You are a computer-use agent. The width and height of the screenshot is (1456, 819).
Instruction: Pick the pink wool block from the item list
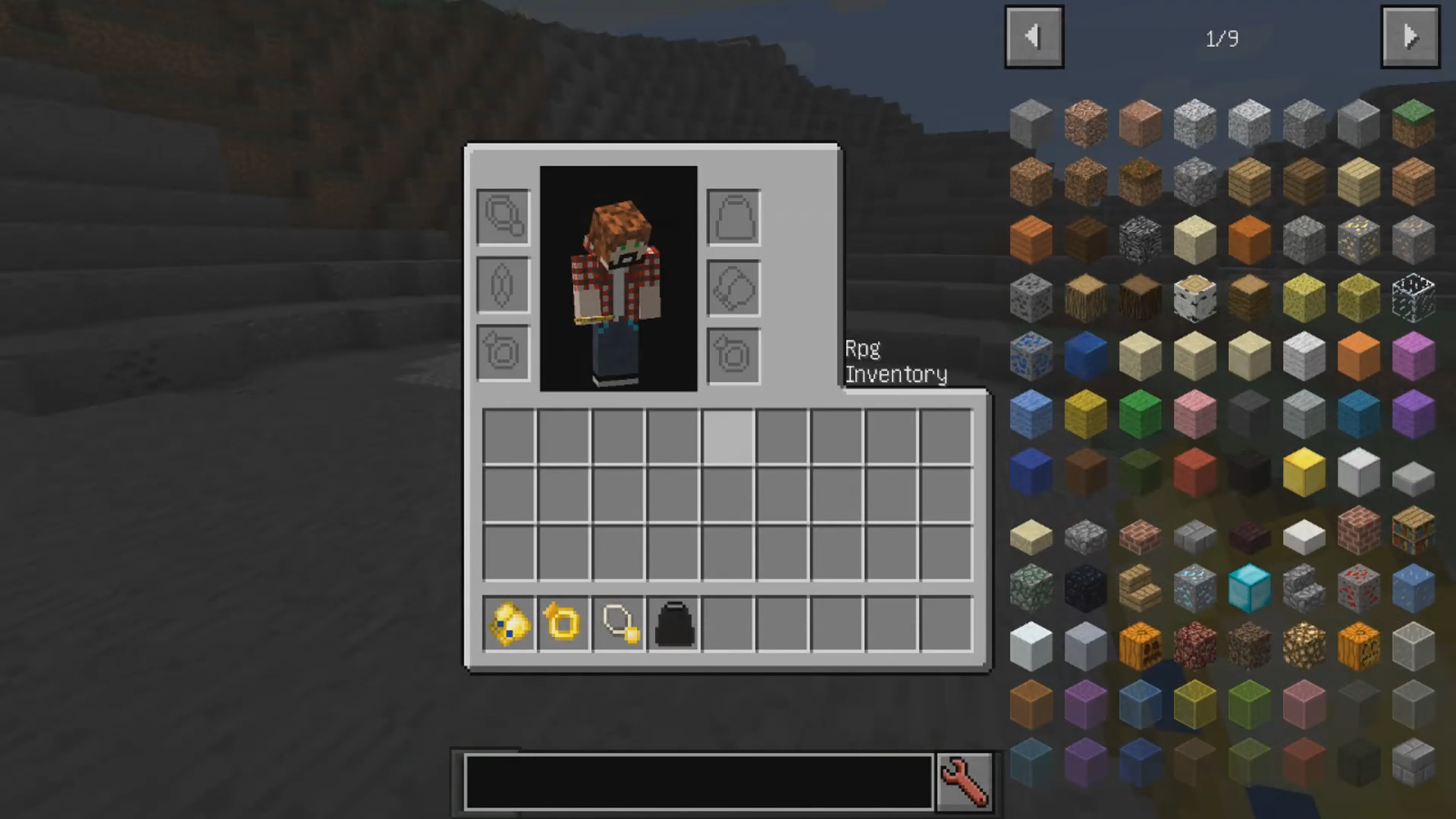[x=1194, y=415]
